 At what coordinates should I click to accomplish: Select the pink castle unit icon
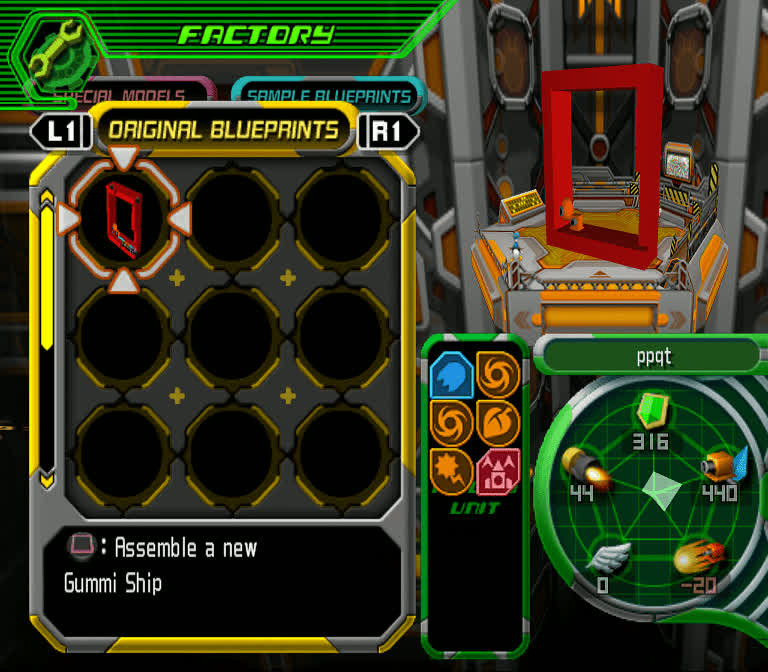tap(497, 470)
